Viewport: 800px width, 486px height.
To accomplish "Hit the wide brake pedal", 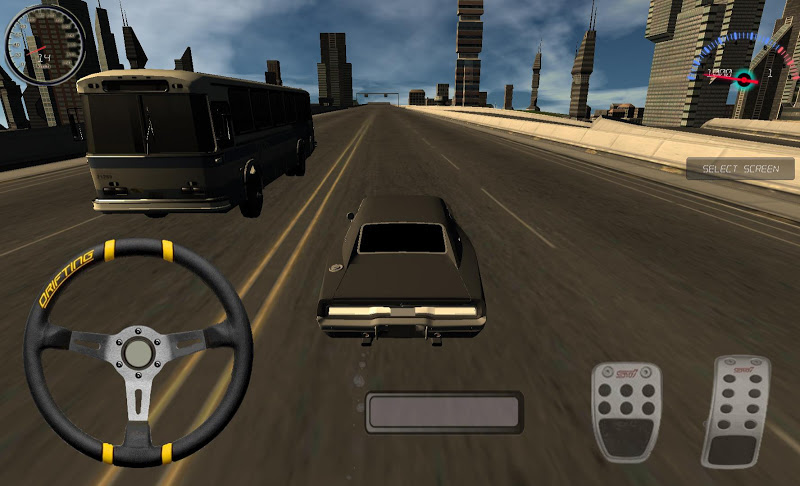I will point(626,411).
